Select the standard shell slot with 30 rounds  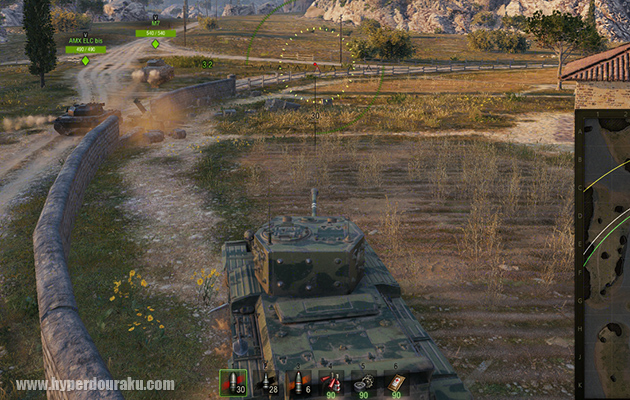233,383
